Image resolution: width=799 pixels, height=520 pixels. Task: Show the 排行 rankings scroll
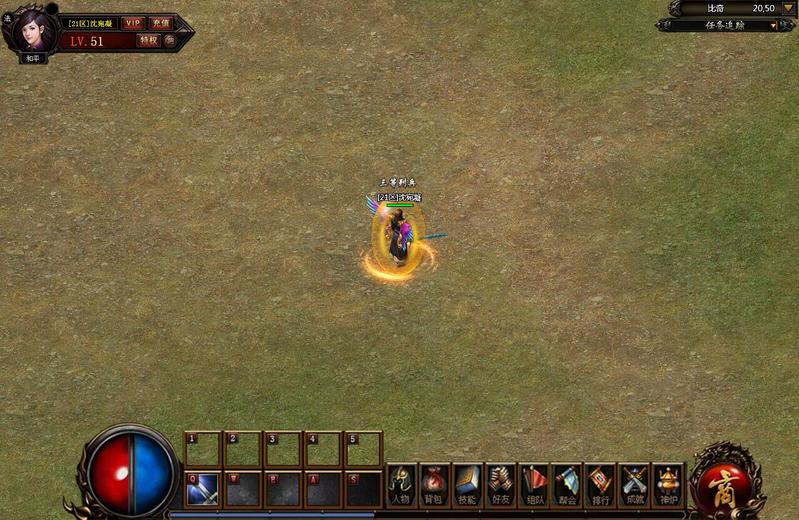(600, 485)
